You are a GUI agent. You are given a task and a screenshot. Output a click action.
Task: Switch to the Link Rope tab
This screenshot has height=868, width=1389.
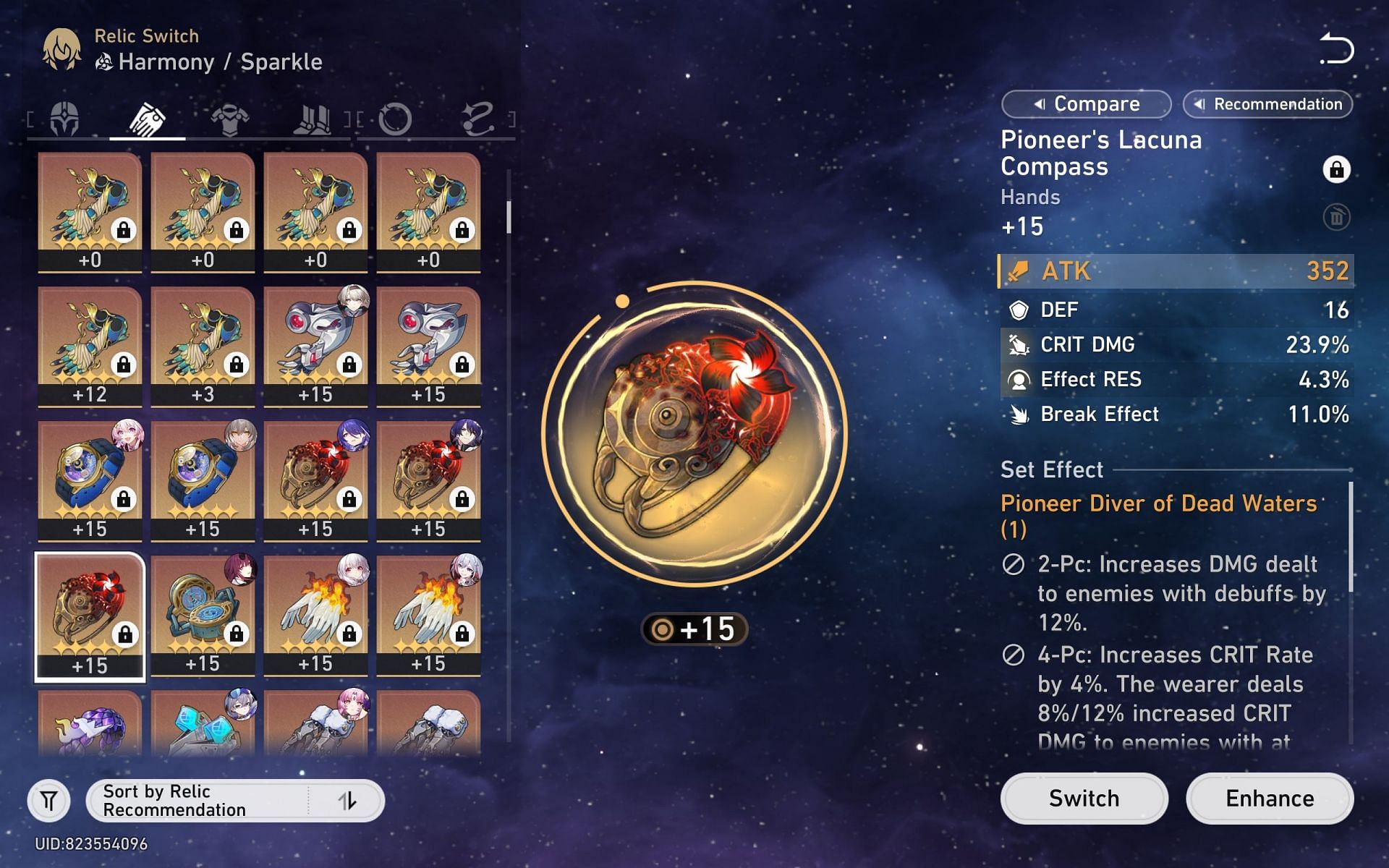tap(477, 119)
